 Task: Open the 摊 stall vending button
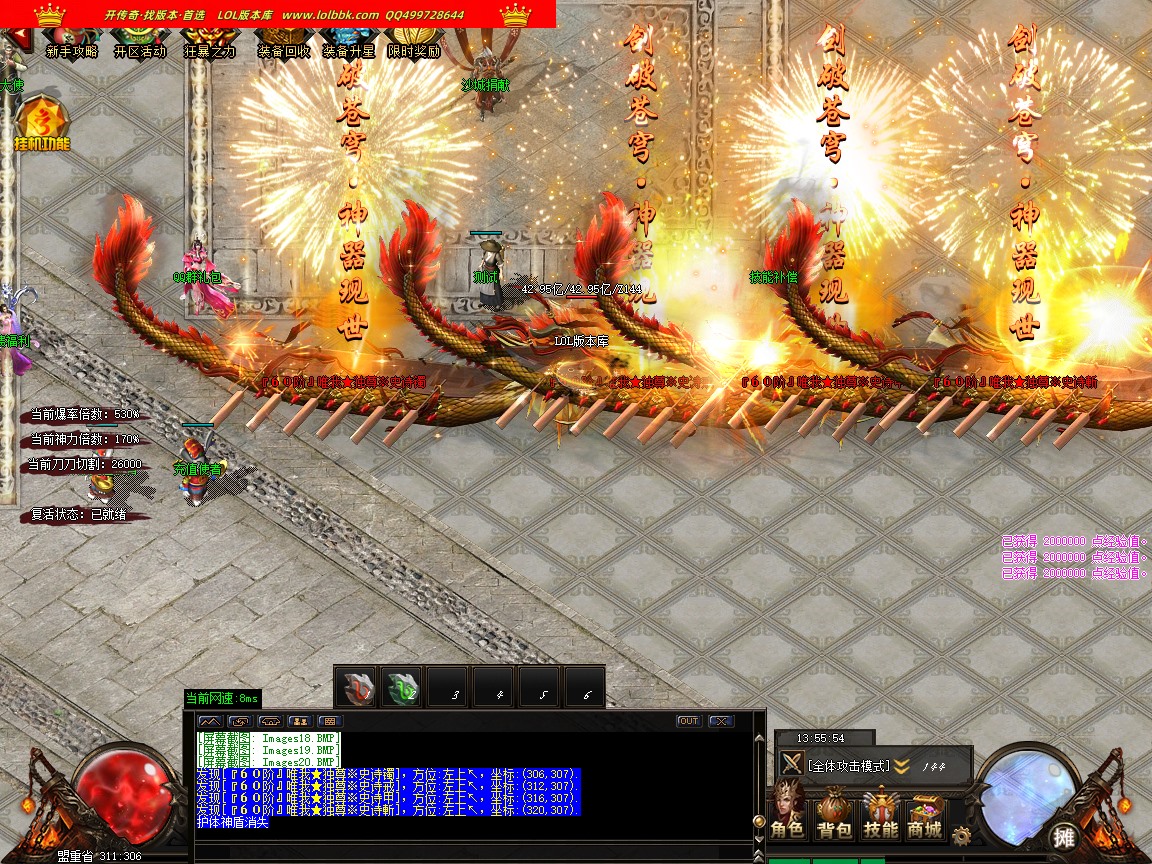1063,836
